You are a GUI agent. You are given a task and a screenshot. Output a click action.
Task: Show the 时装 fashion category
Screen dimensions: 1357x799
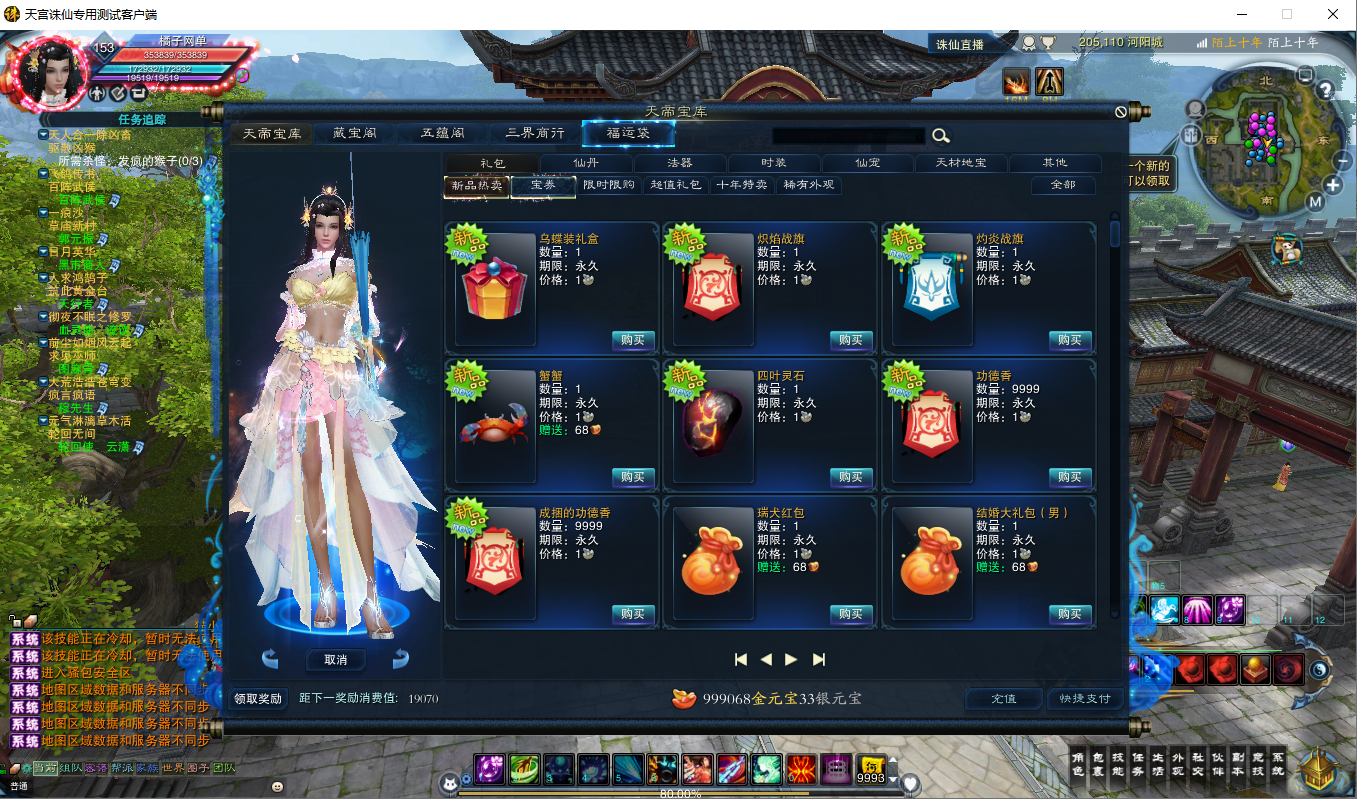coord(774,163)
